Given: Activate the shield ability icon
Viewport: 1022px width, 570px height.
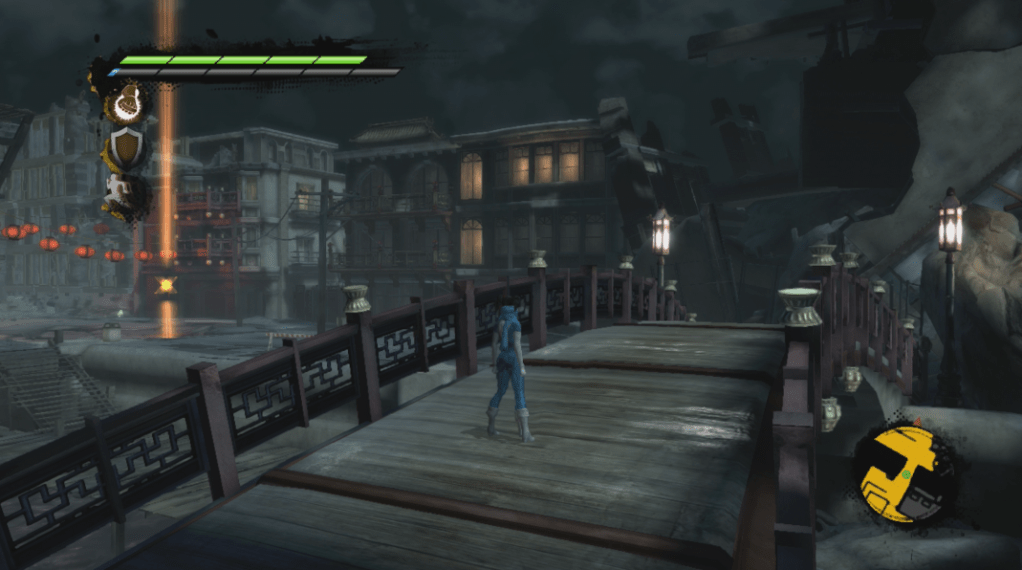Looking at the screenshot, I should click(126, 149).
